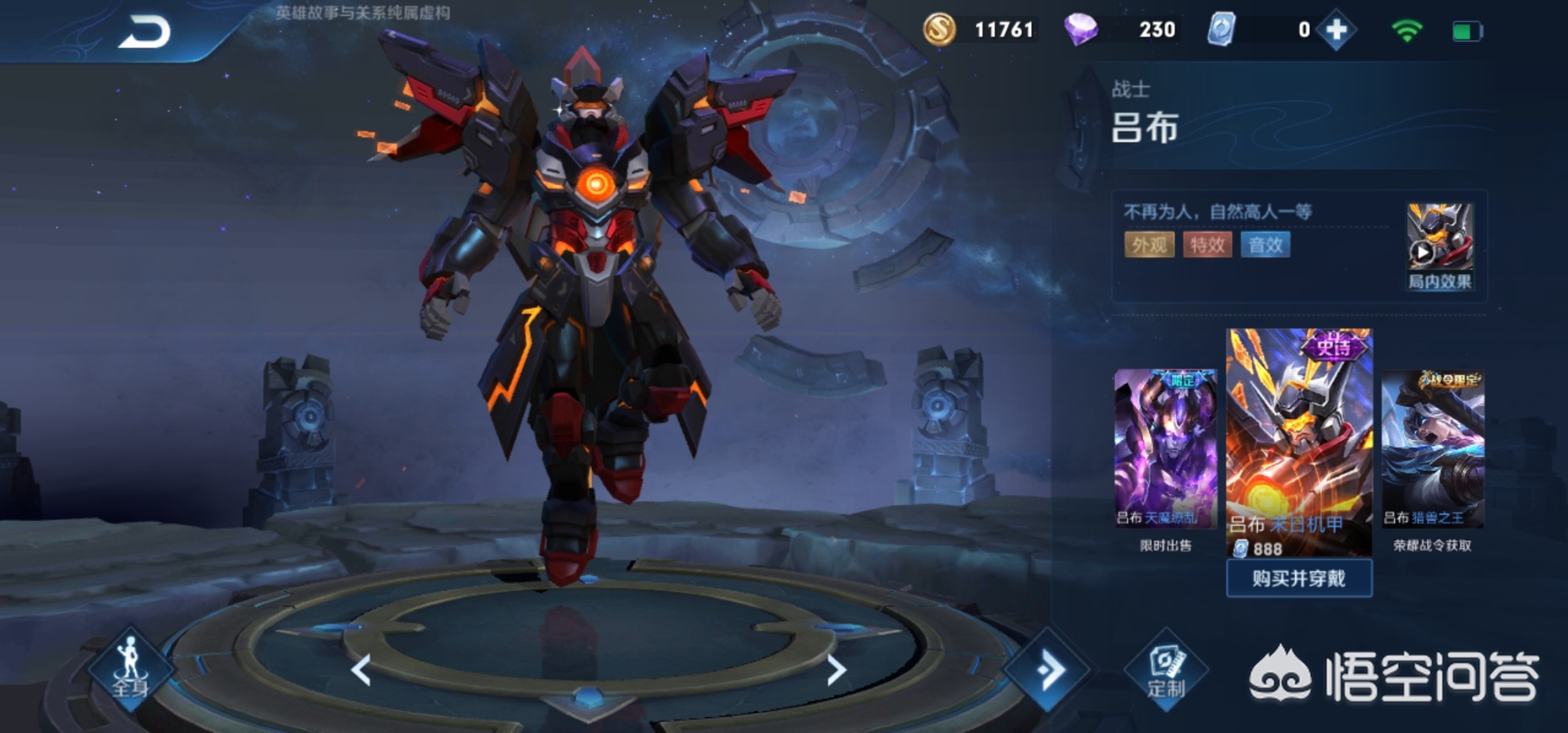Toggle the 全身 full-body view

click(130, 668)
